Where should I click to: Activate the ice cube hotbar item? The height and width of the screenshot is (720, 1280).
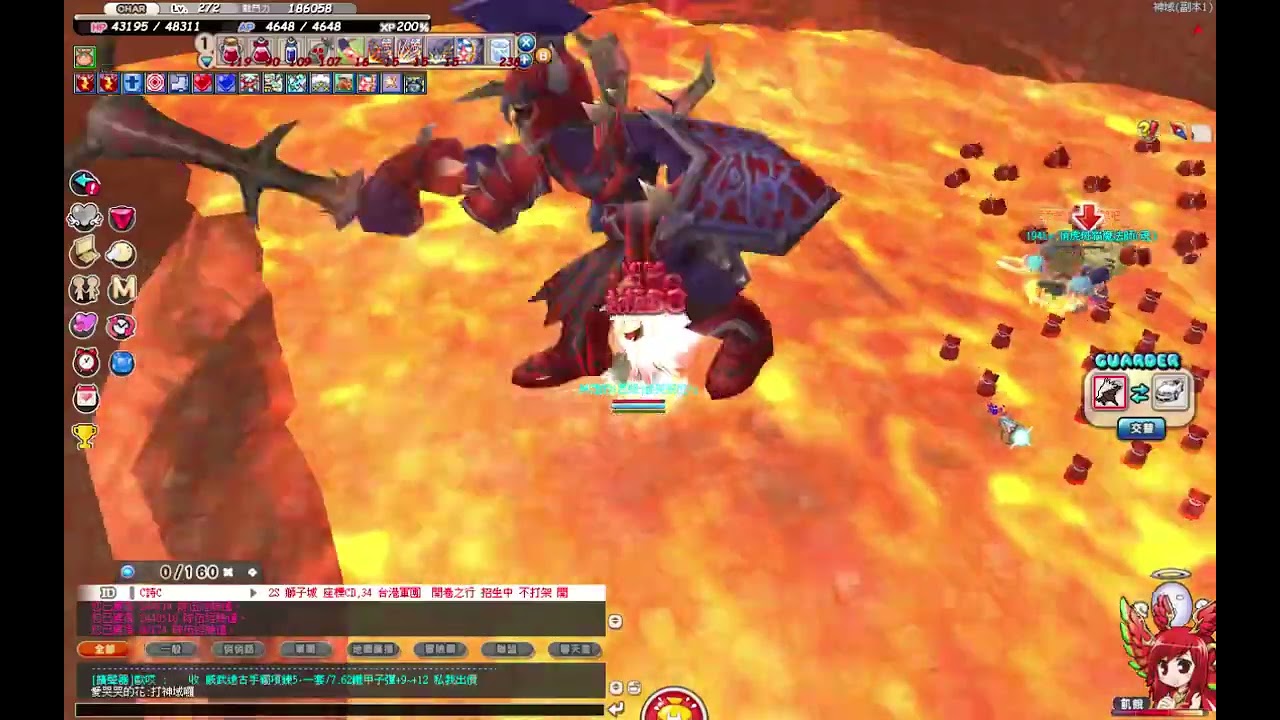[x=500, y=49]
